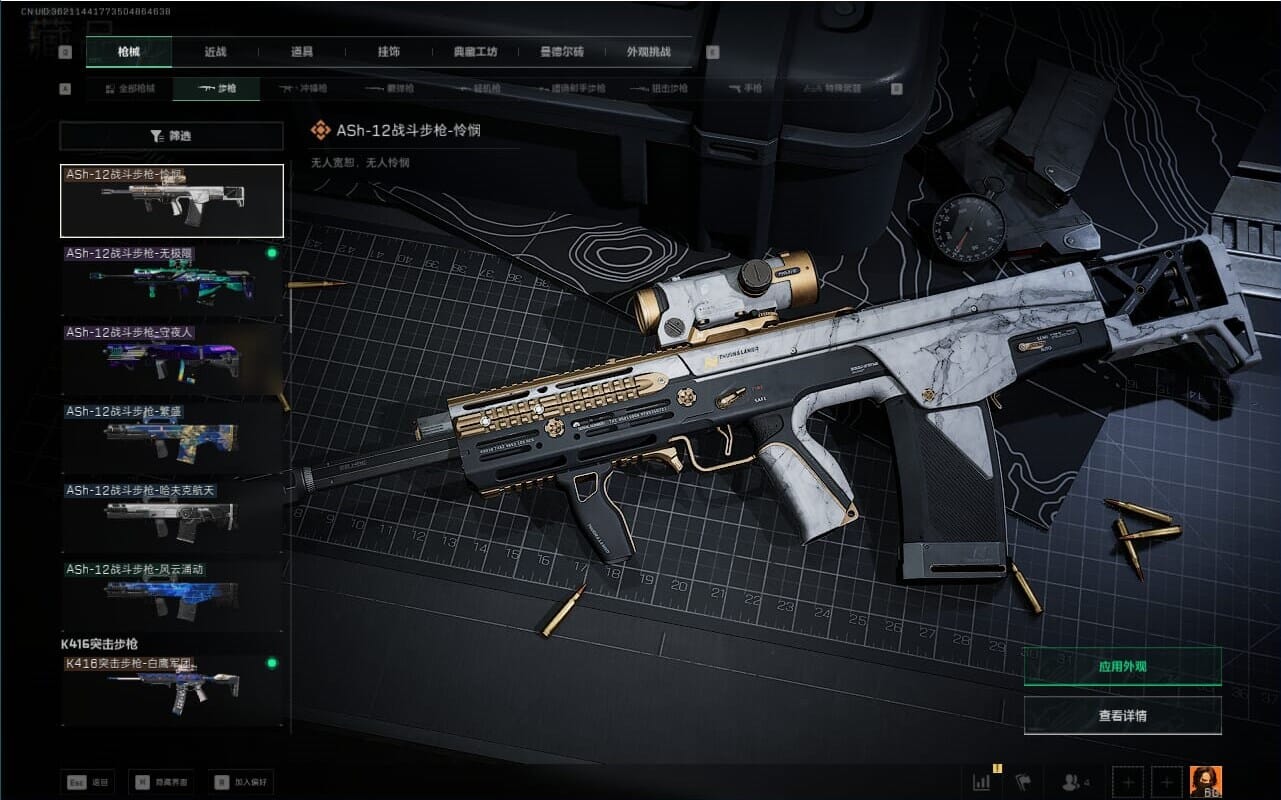Open the bar chart stats icon

(x=982, y=782)
